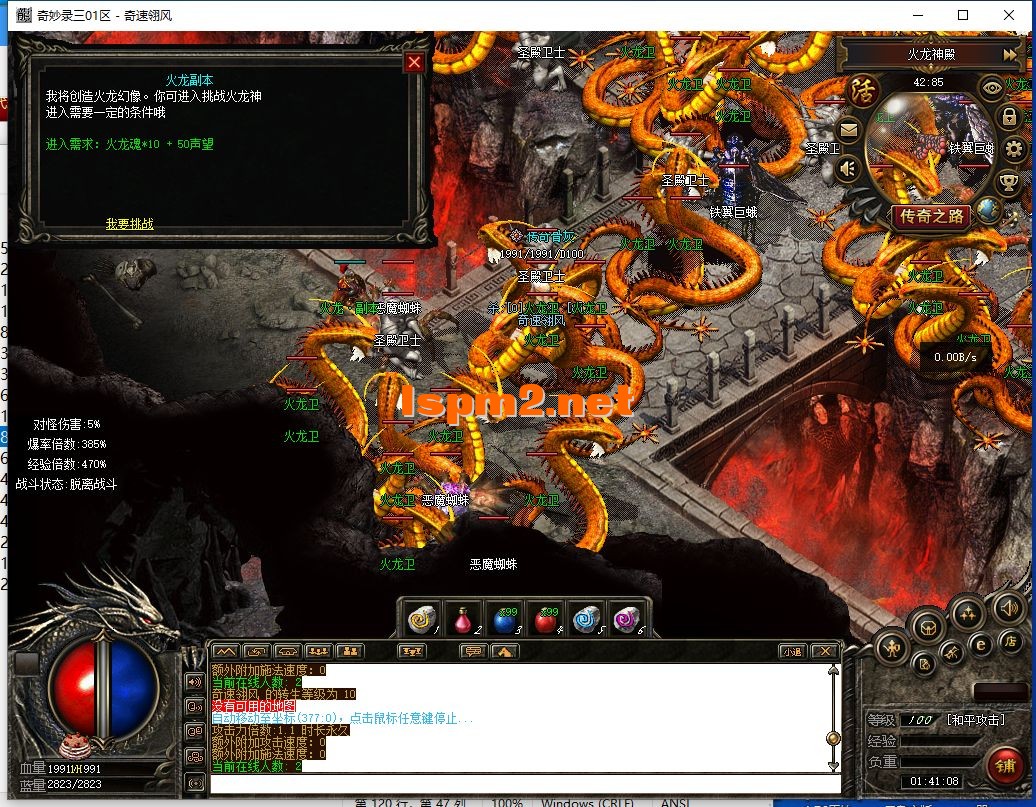Maximize the game window
The width and height of the screenshot is (1036, 807).
click(x=963, y=15)
